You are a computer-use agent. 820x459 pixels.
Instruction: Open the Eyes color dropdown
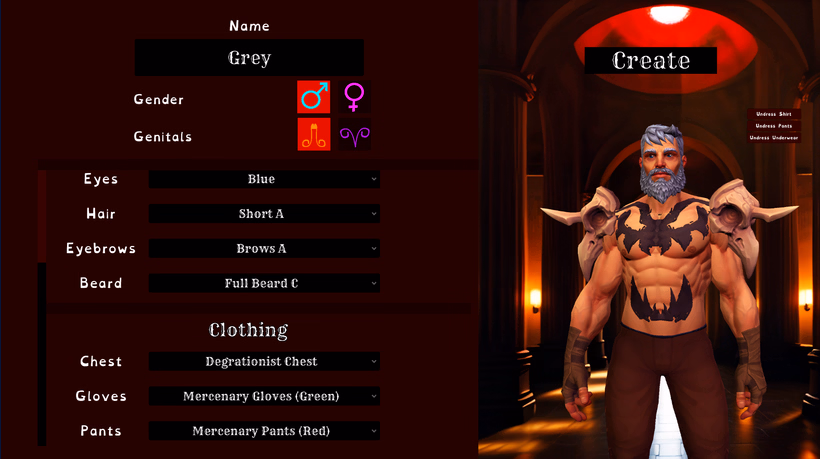click(x=264, y=179)
